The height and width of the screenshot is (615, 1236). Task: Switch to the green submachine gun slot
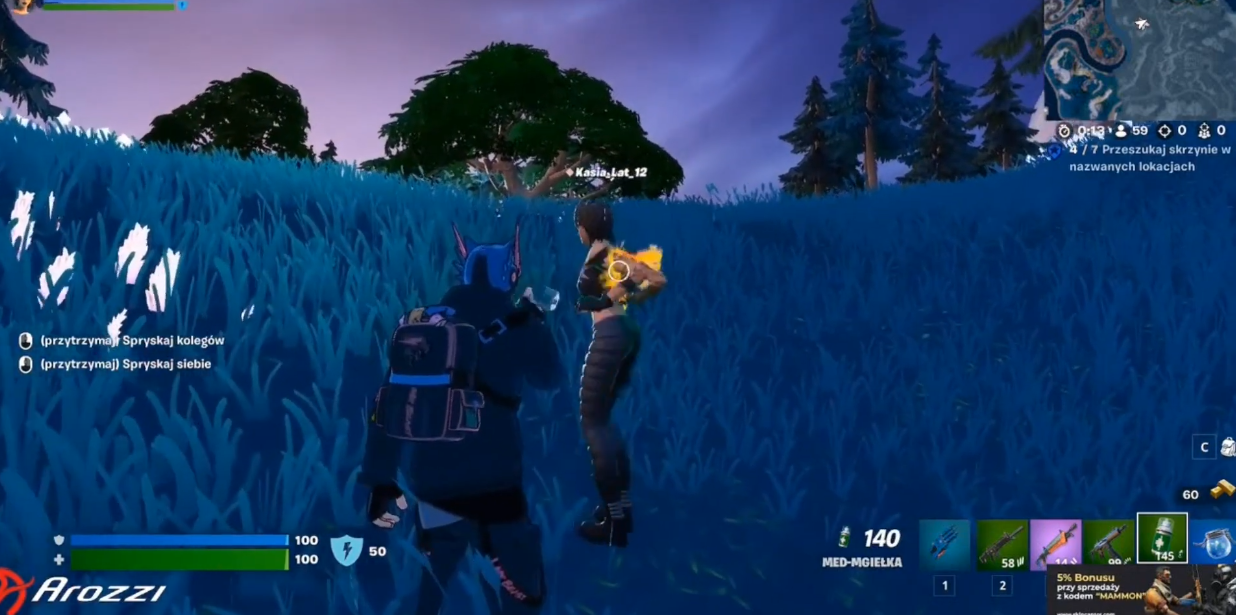point(1108,544)
